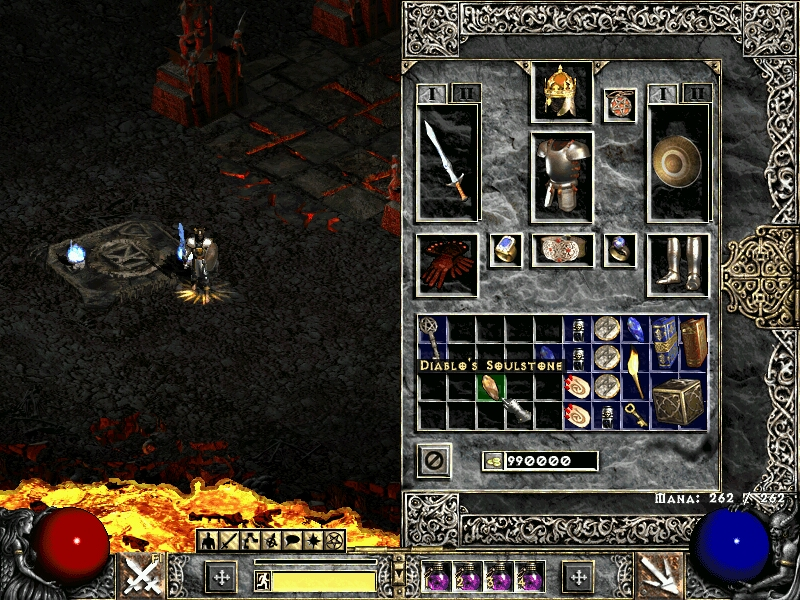Open the left attack skill selector
Viewport: 800px width, 600px height.
141,575
